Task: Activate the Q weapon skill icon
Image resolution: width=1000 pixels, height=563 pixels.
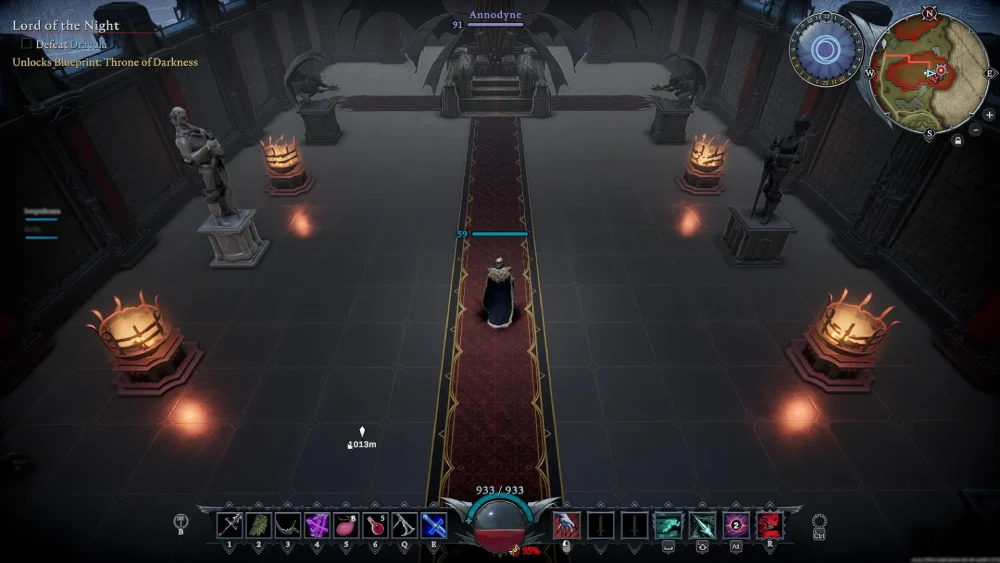Action: (x=405, y=524)
